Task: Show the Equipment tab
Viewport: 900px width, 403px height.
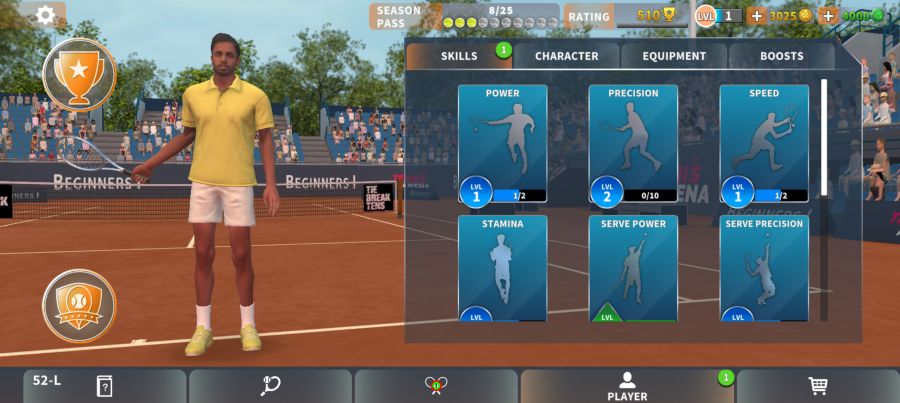Action: 674,56
